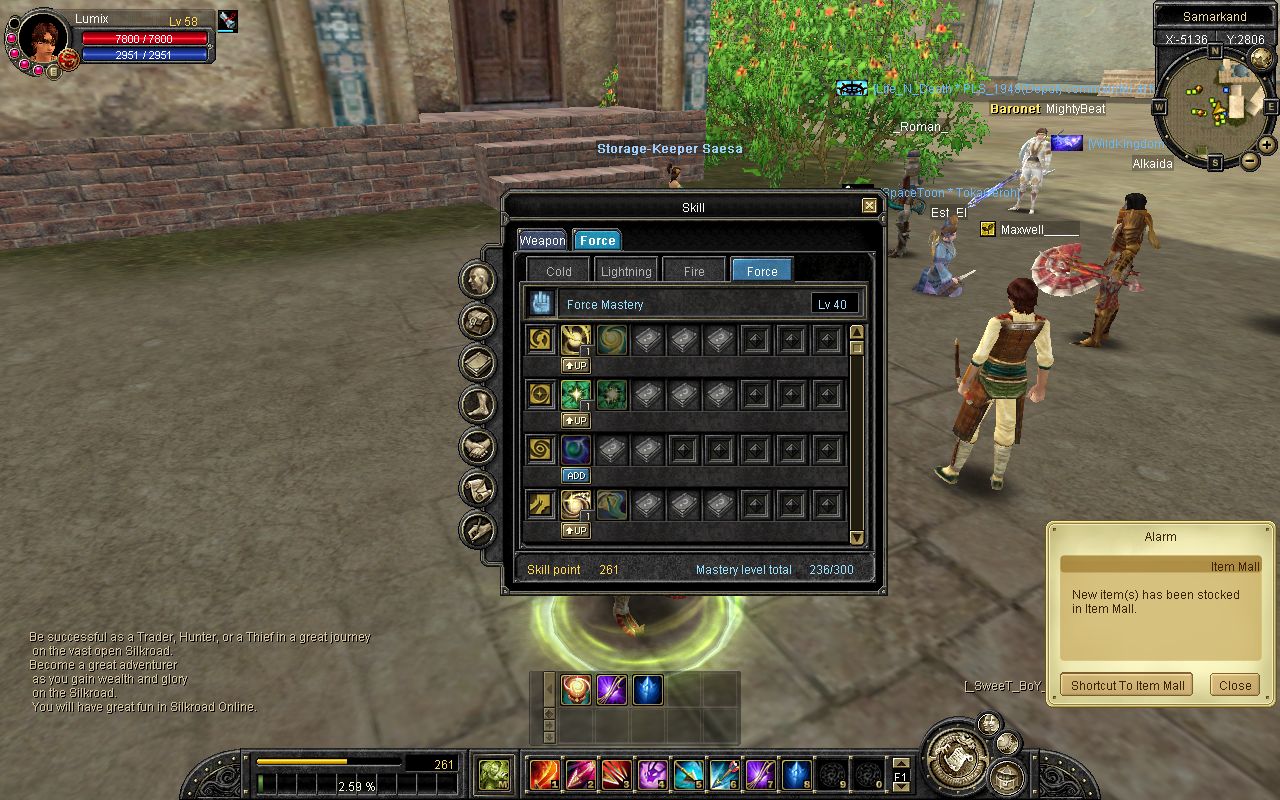Open the large scroll menu button

[x=956, y=756]
